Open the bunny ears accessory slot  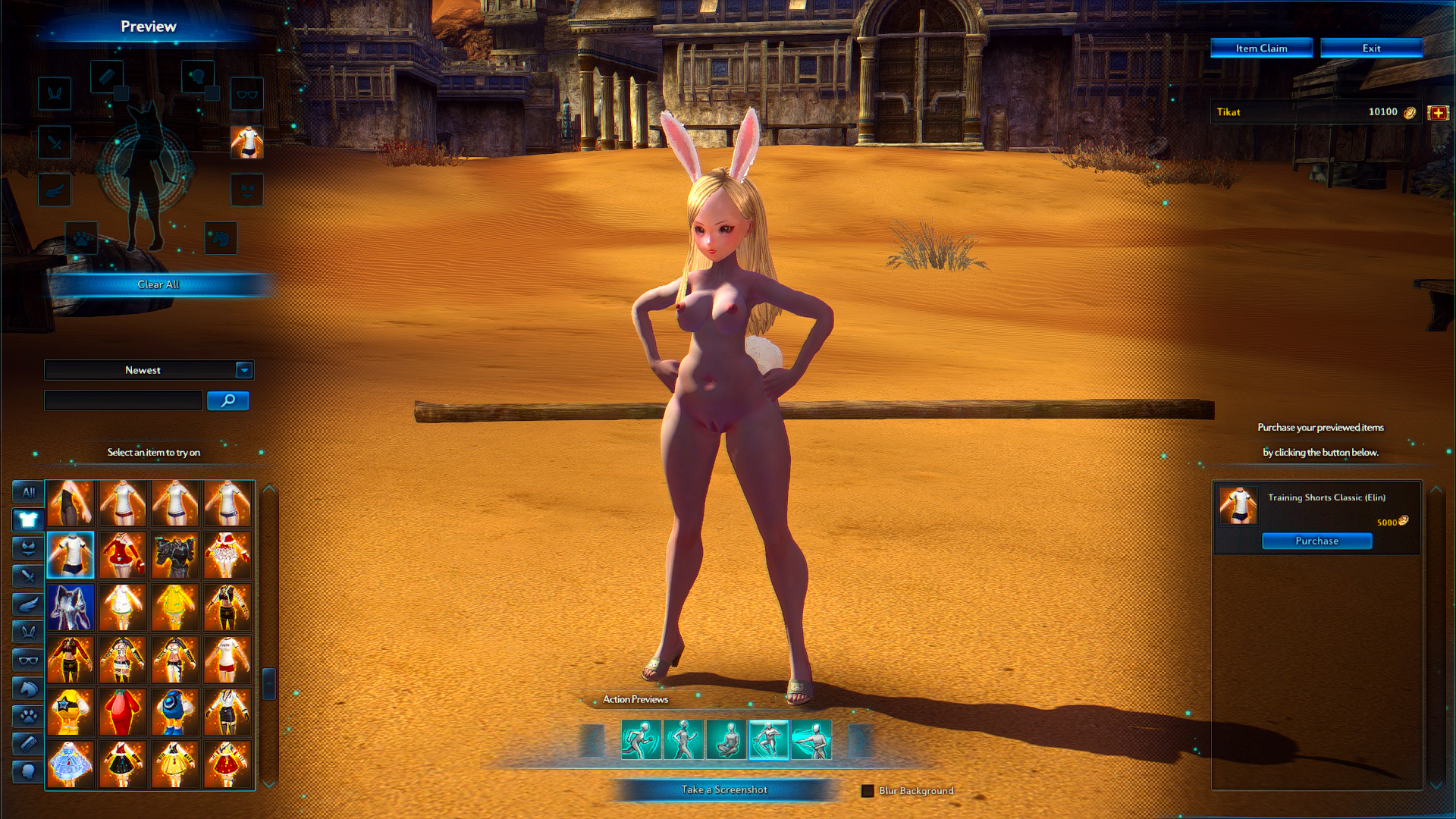55,93
